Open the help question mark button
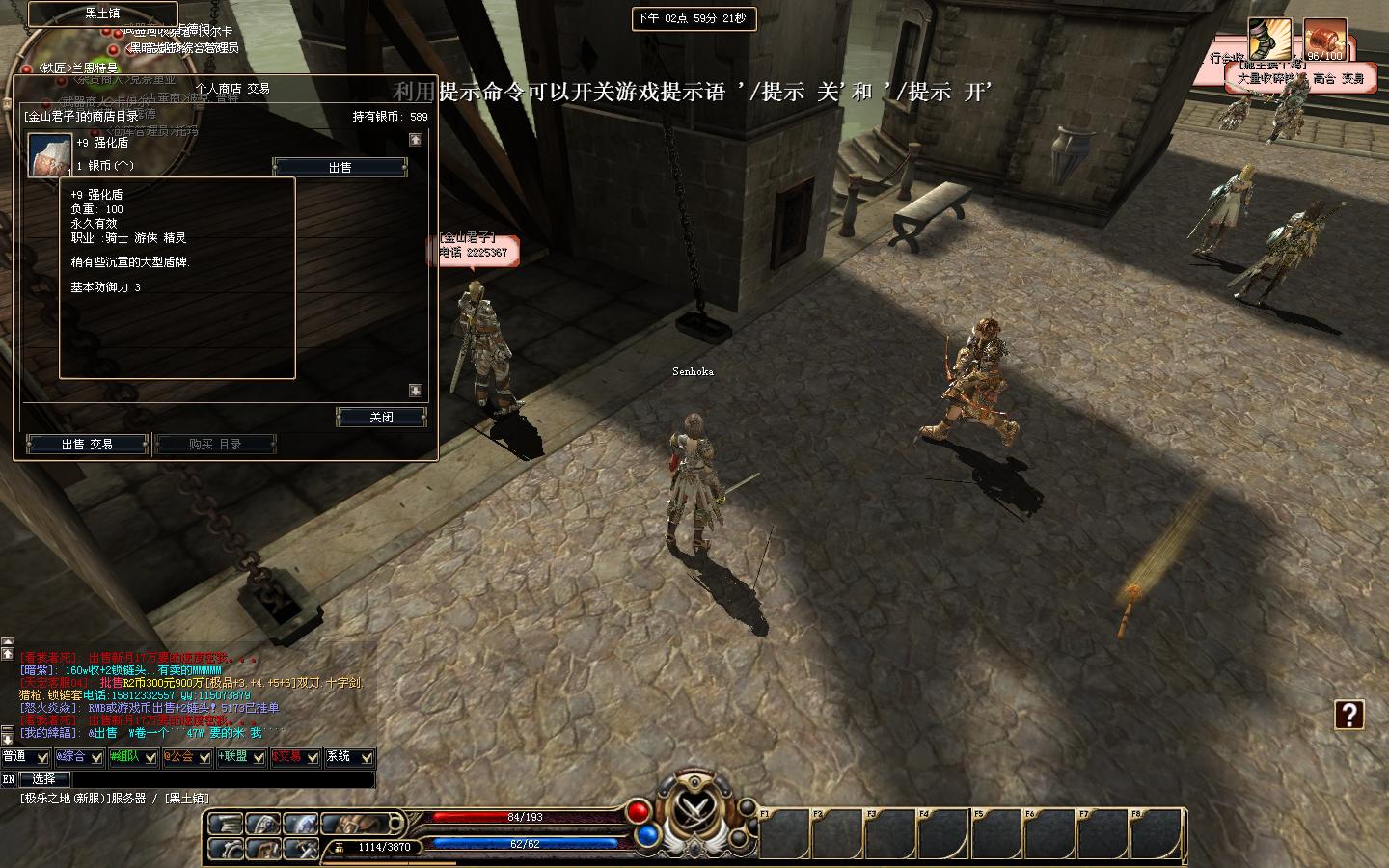 pyautogui.click(x=1348, y=715)
